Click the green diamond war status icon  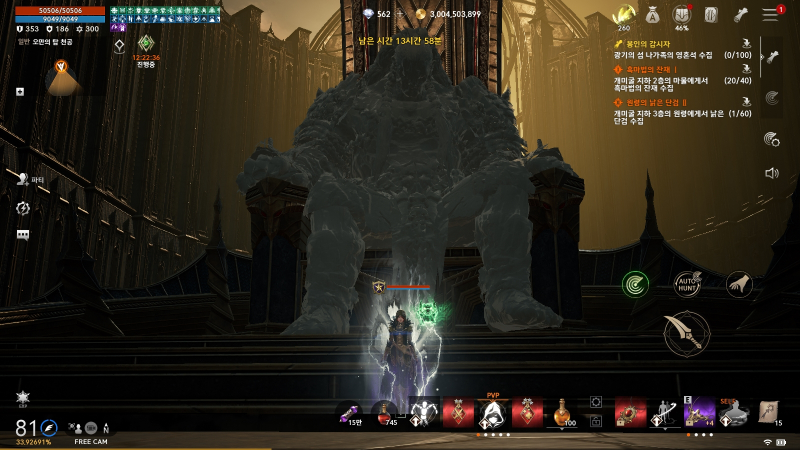(146, 43)
